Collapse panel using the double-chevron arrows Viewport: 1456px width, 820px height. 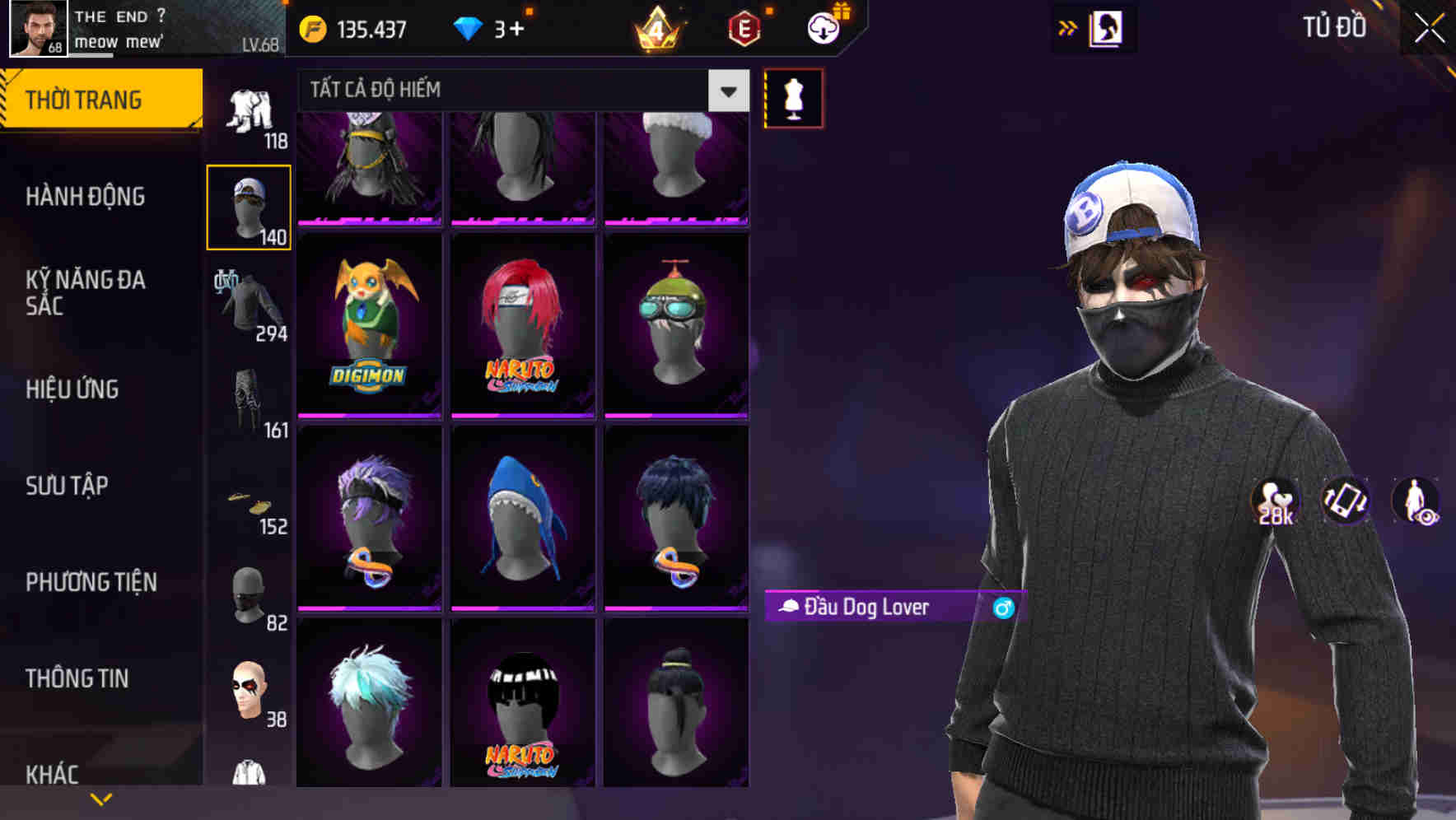pos(1068,27)
